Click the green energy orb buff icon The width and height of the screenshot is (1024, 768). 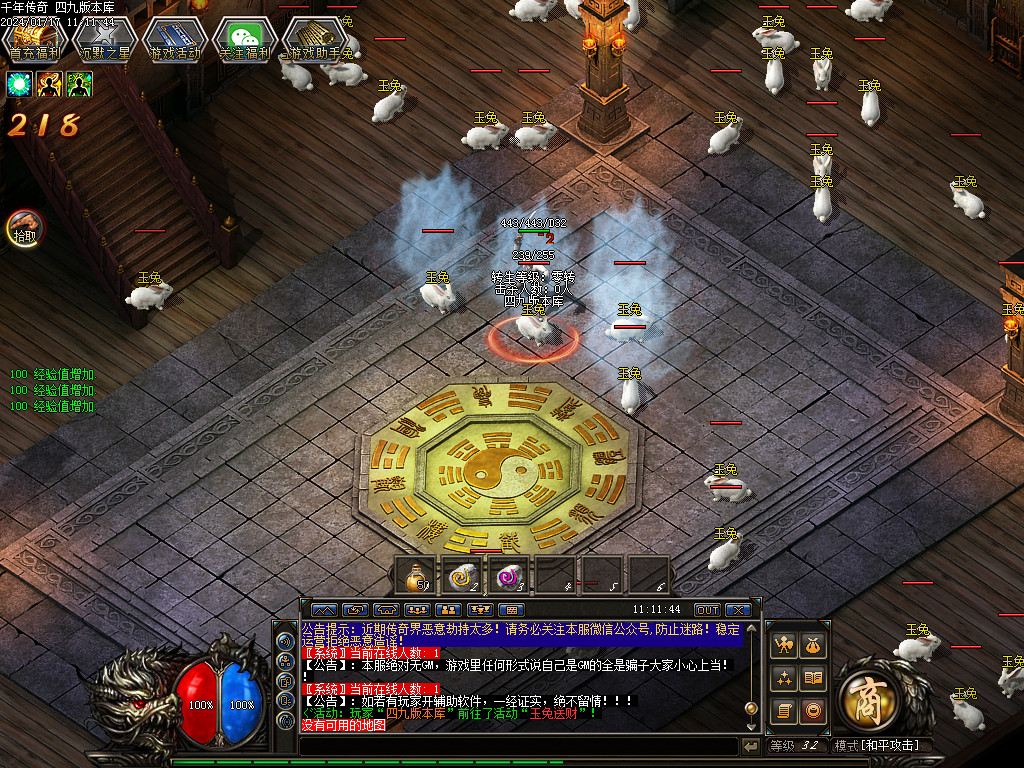tap(20, 84)
